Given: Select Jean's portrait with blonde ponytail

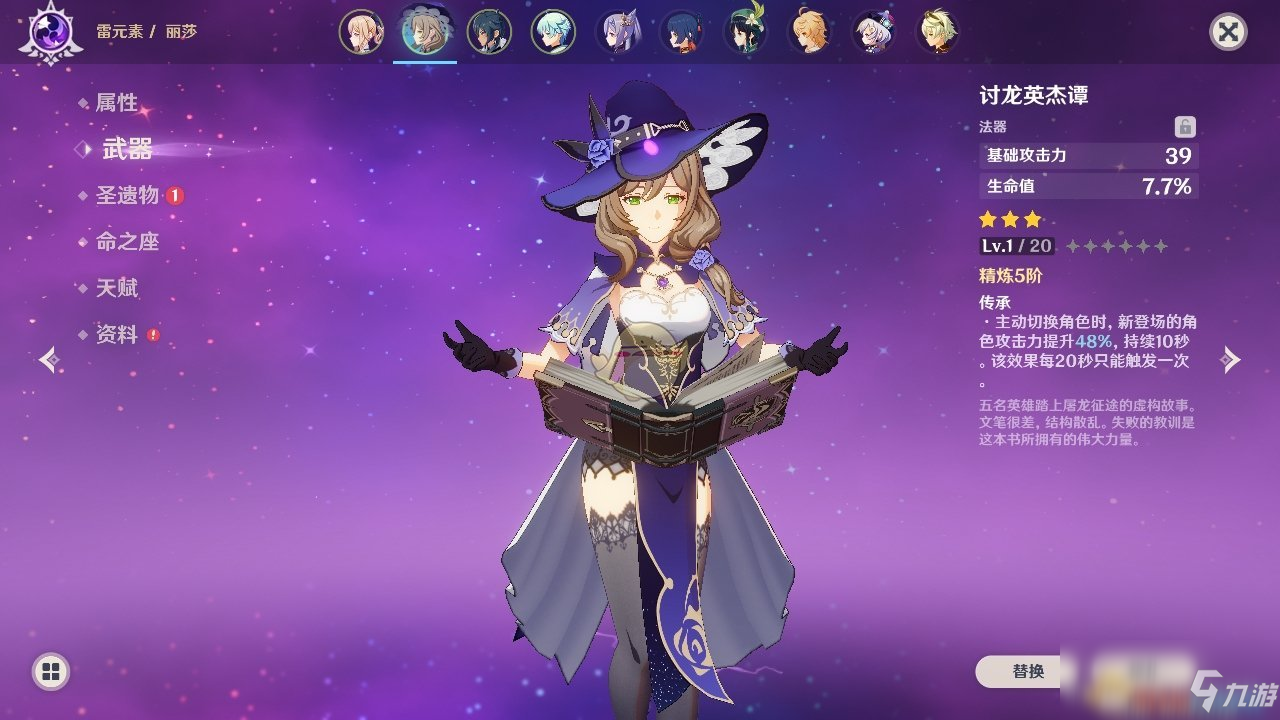Looking at the screenshot, I should [360, 32].
